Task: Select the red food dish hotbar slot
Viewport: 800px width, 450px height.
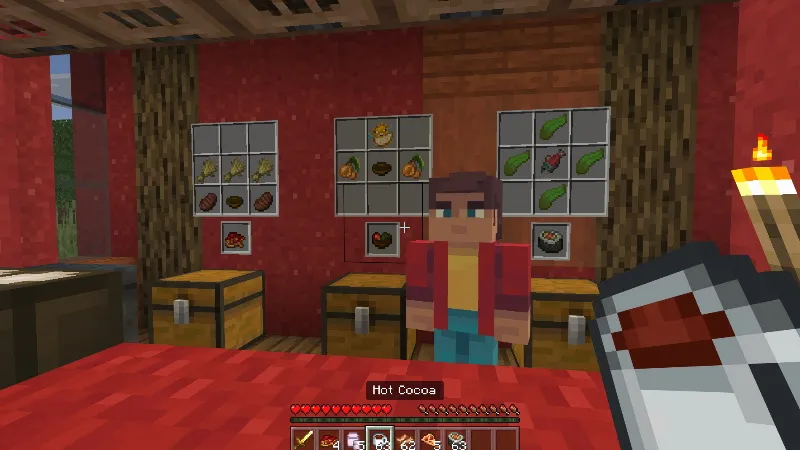Action: point(329,439)
